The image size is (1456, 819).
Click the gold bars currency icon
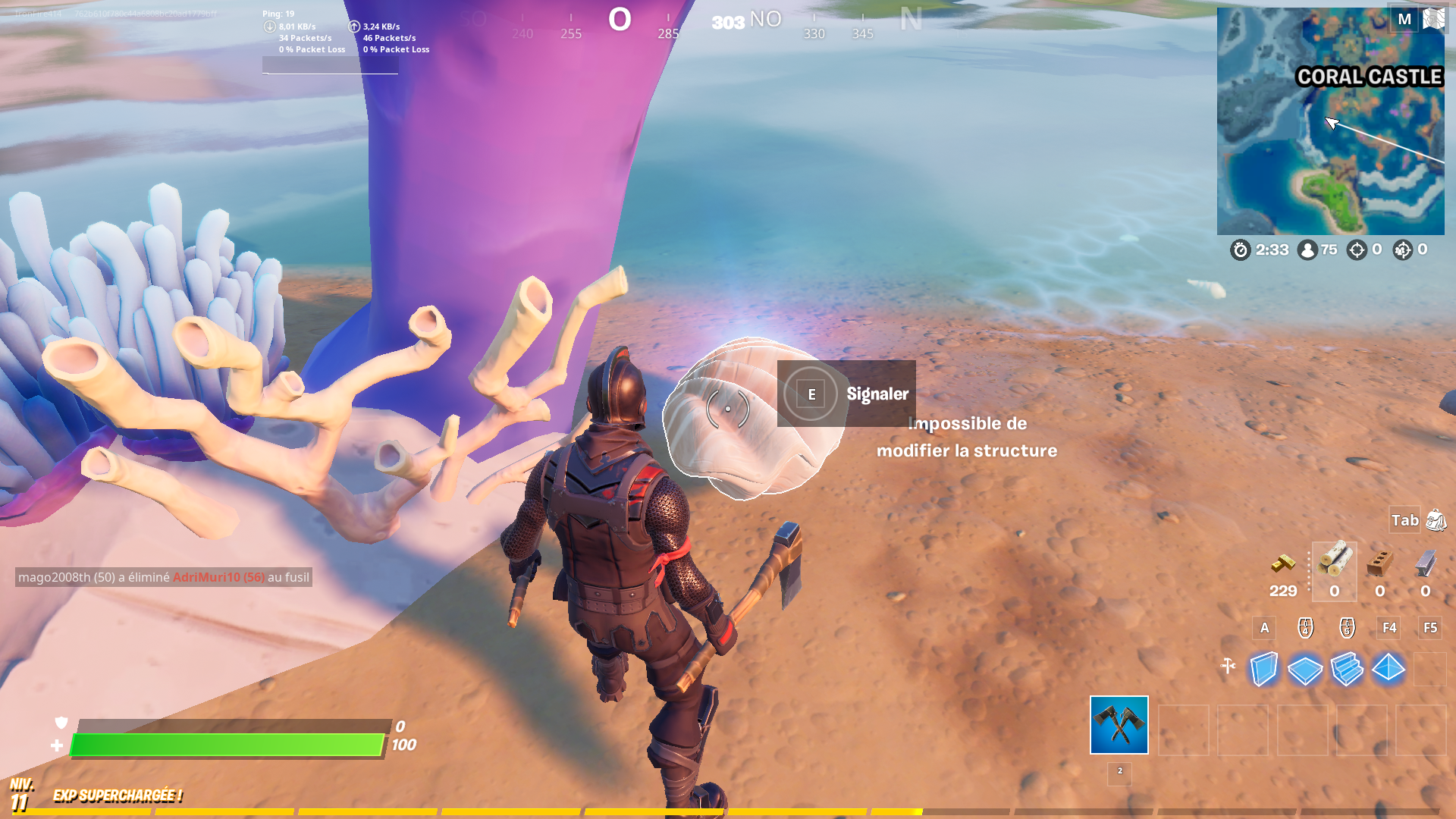[x=1283, y=563]
